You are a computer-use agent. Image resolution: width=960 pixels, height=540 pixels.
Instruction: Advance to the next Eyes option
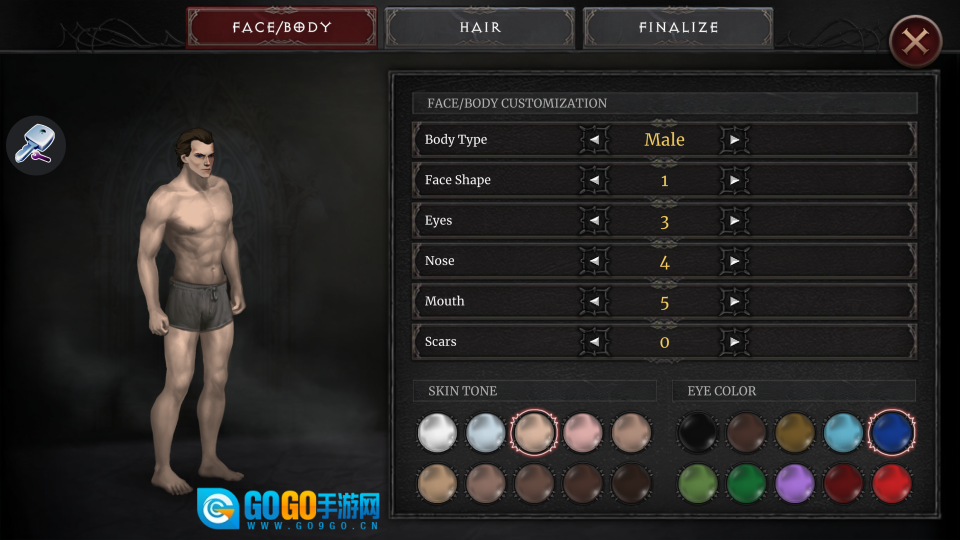click(x=735, y=221)
